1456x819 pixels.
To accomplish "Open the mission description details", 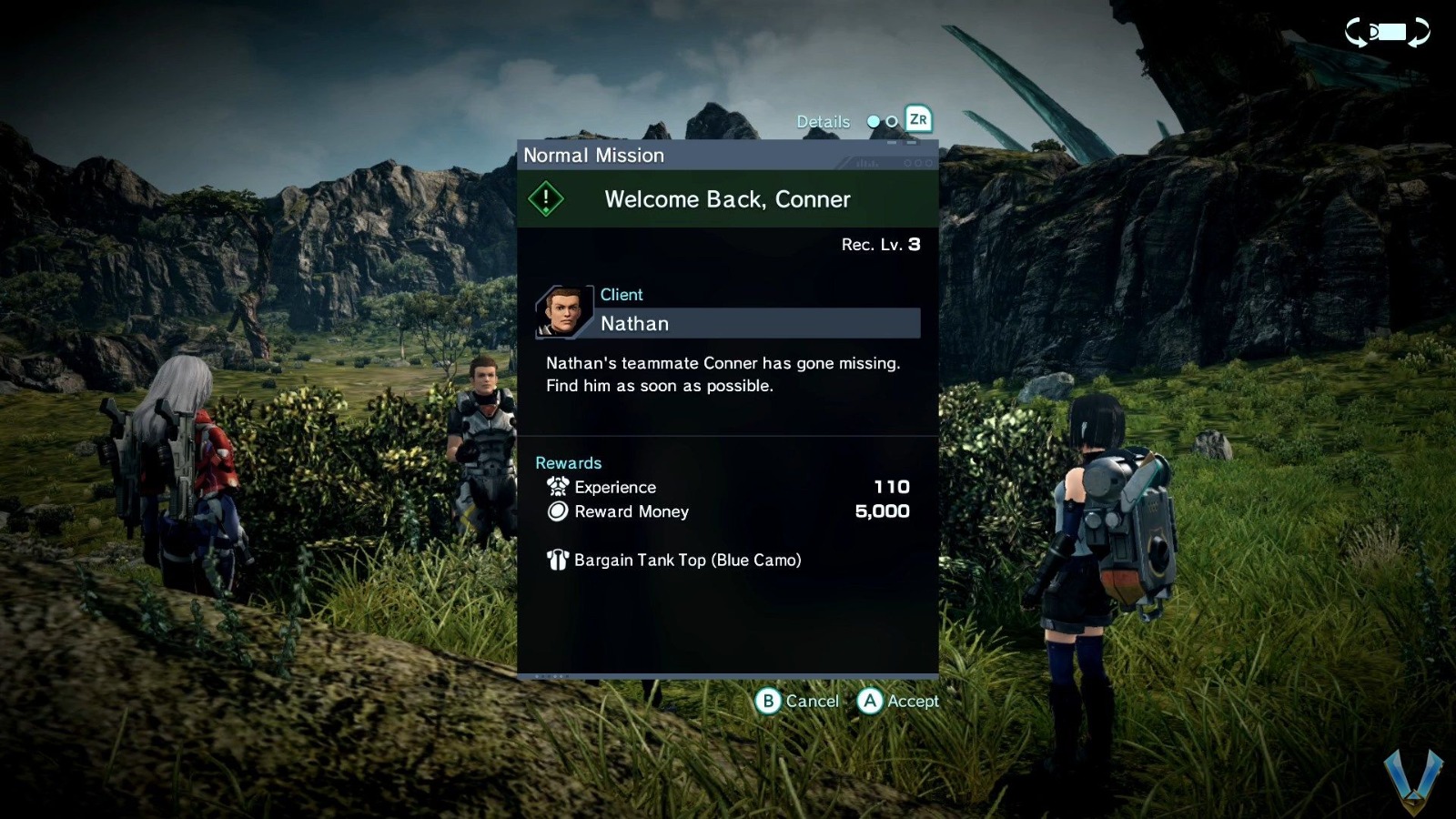I will click(x=722, y=374).
